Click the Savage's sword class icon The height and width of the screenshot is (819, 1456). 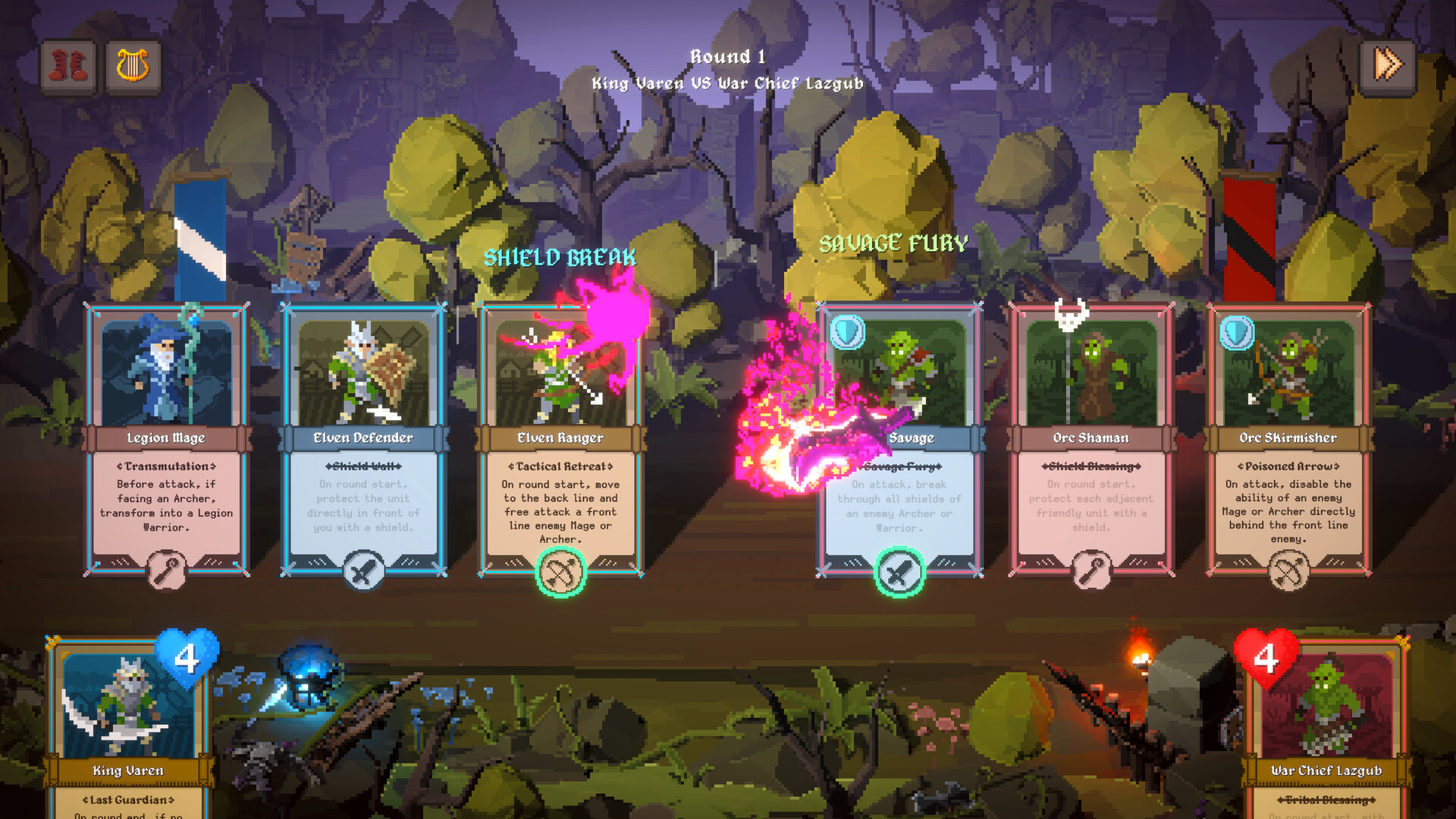click(899, 573)
